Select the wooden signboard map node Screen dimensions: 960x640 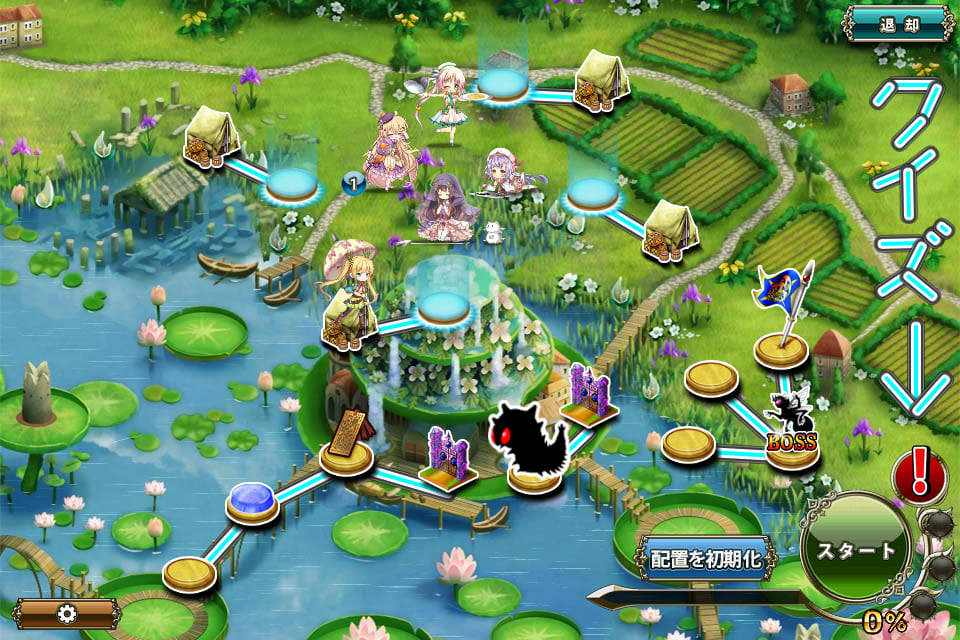pos(347,440)
